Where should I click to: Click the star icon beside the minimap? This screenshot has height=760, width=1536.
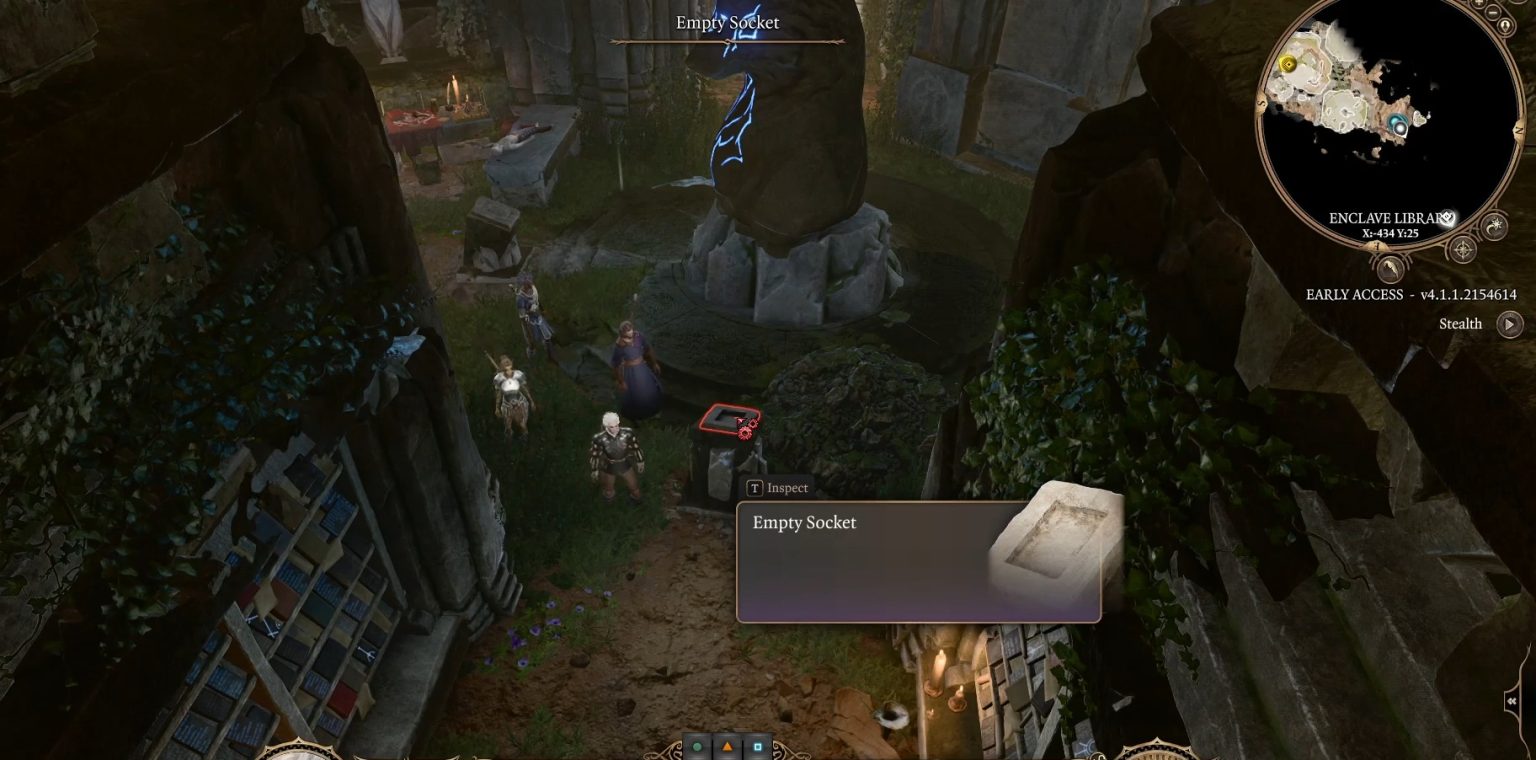tap(1495, 226)
